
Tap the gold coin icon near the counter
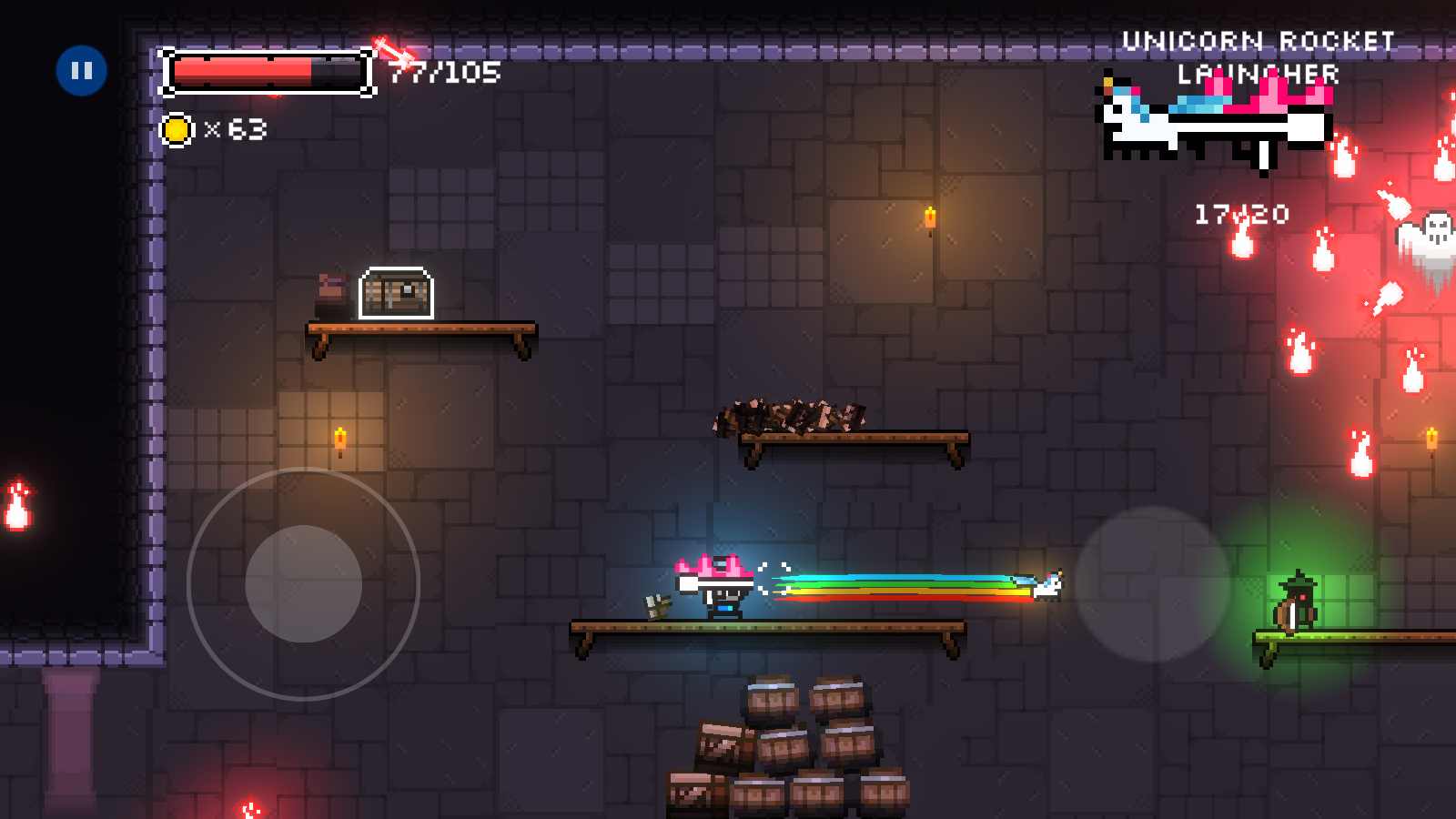click(177, 132)
